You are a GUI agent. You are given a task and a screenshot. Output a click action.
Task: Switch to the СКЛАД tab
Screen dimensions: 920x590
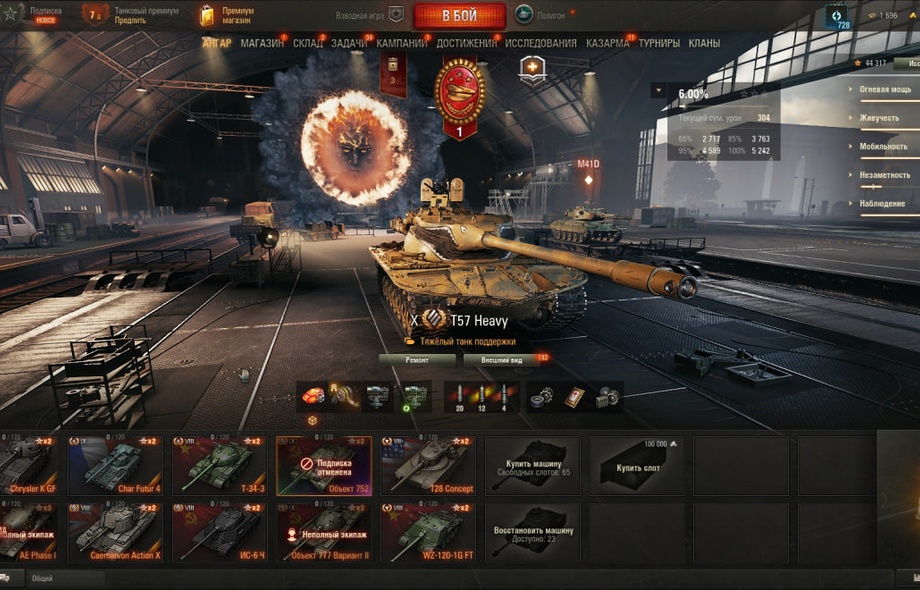click(308, 44)
